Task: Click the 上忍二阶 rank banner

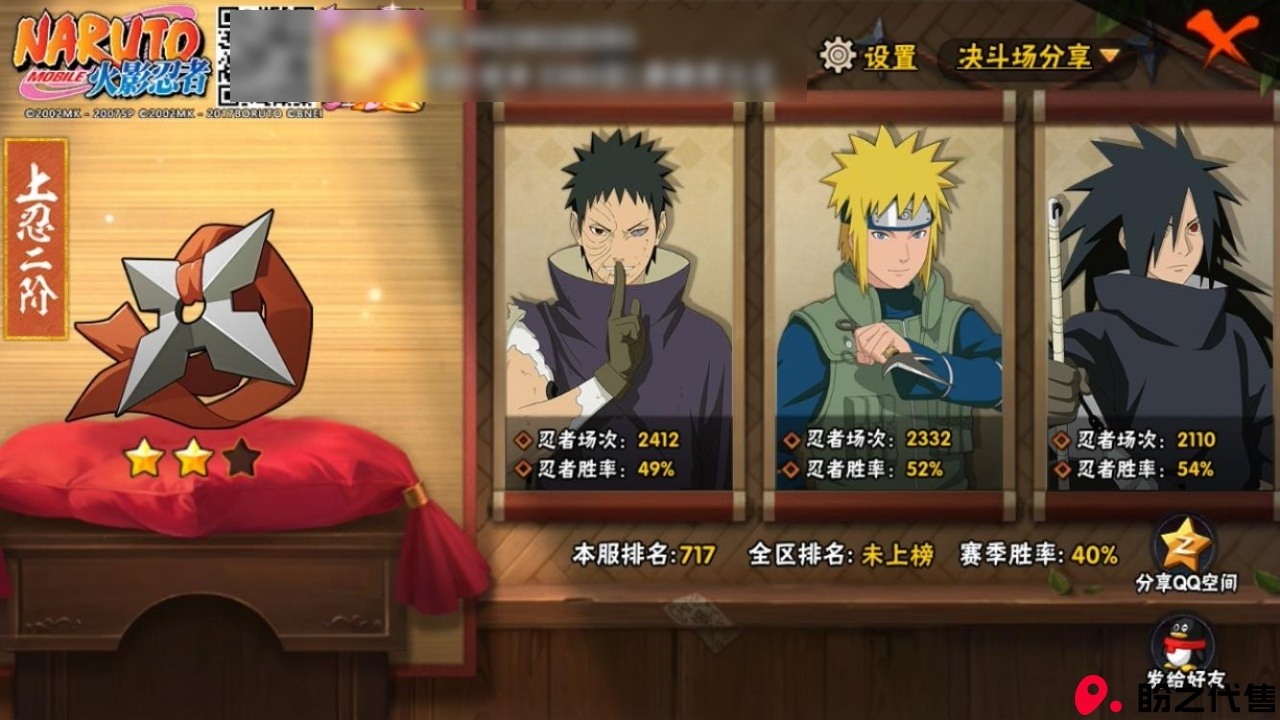Action: (36, 238)
